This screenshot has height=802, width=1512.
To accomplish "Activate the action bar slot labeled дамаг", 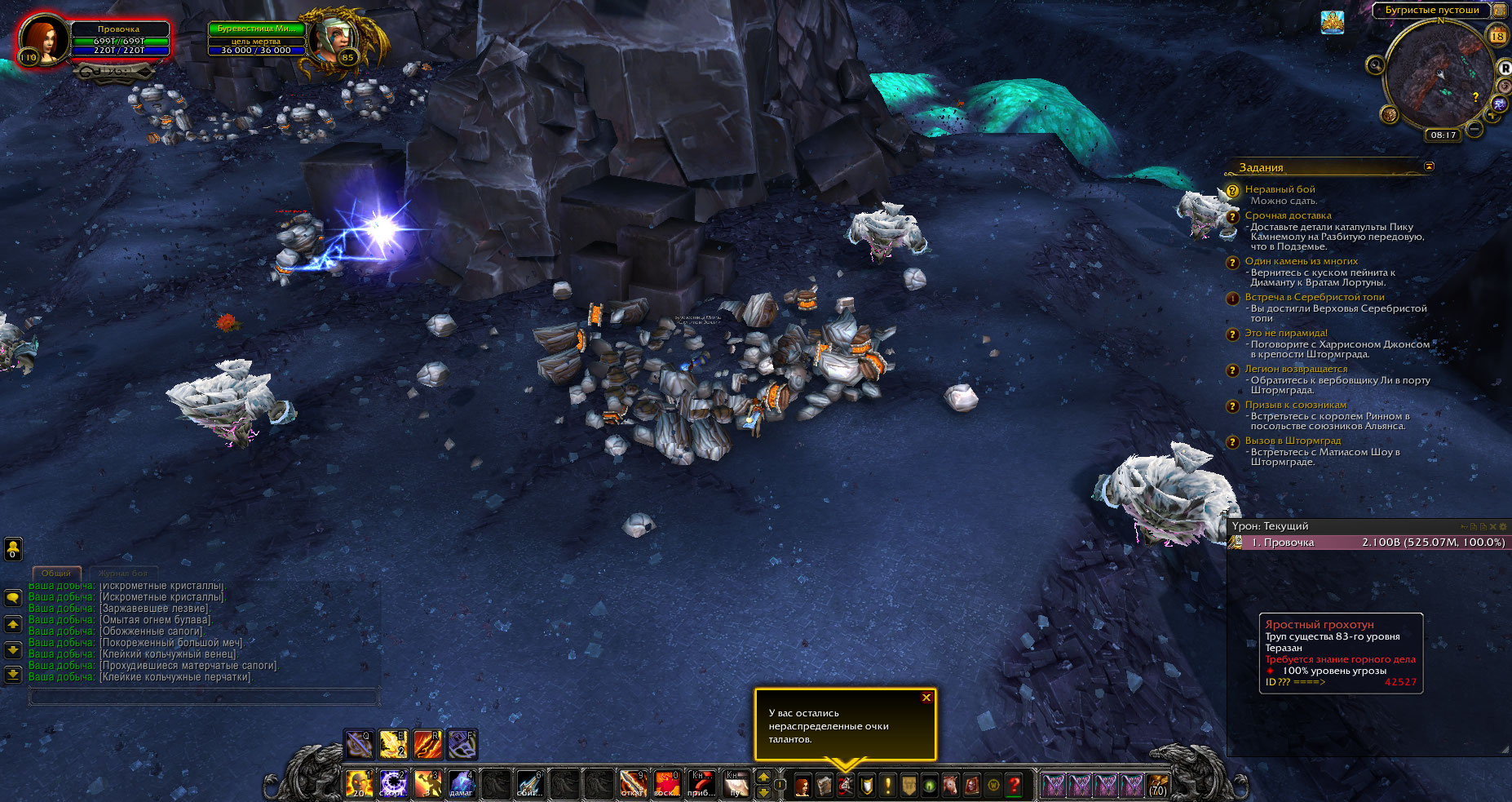I will pos(461,784).
